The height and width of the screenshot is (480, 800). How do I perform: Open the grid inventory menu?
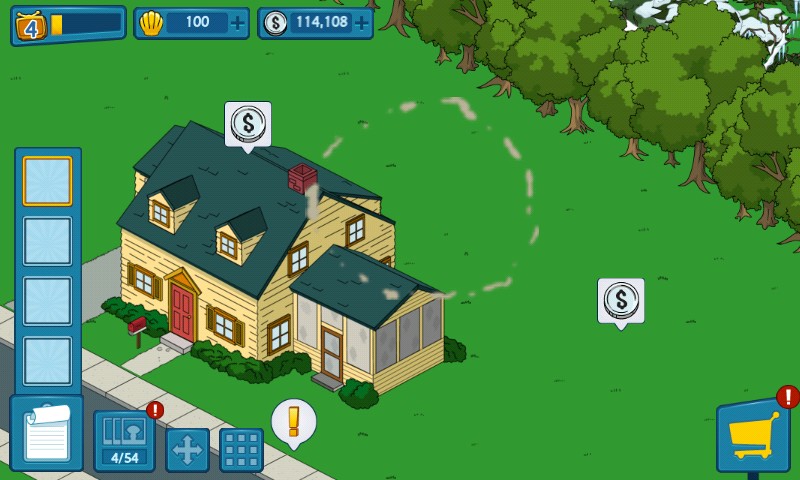[241, 450]
